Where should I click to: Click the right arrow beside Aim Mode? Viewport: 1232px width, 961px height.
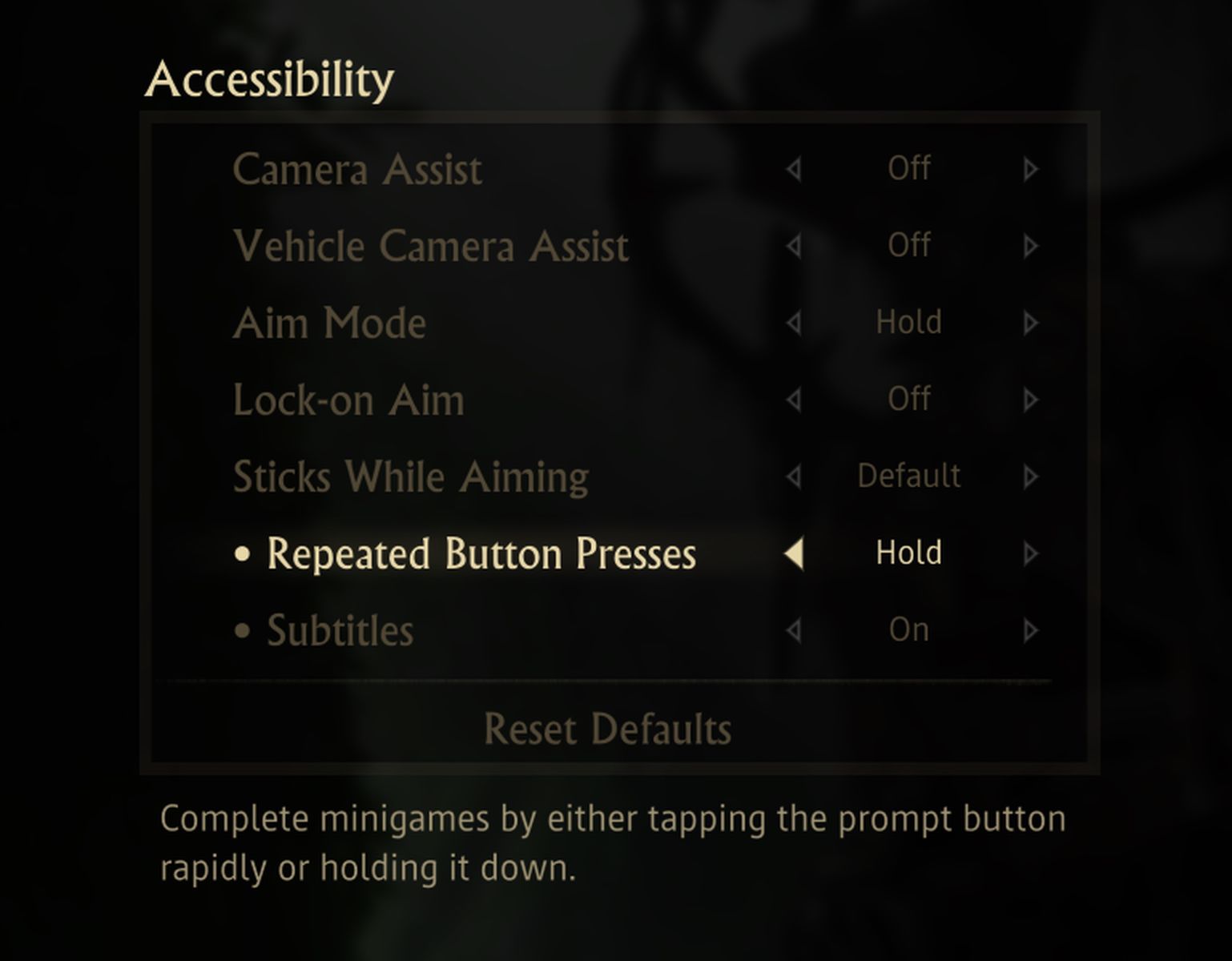click(x=1029, y=323)
